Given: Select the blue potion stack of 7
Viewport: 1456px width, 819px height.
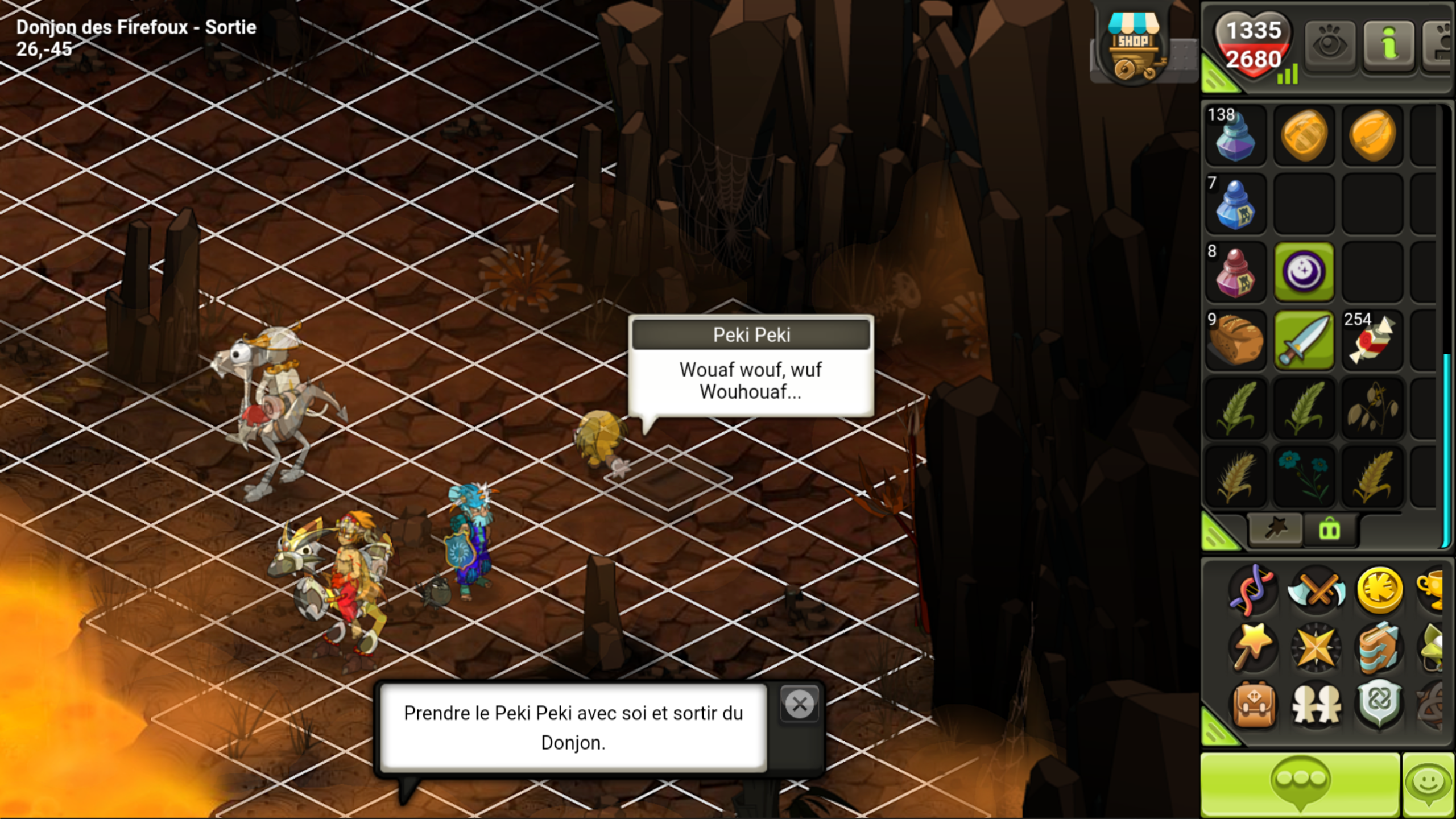Looking at the screenshot, I should [1235, 204].
